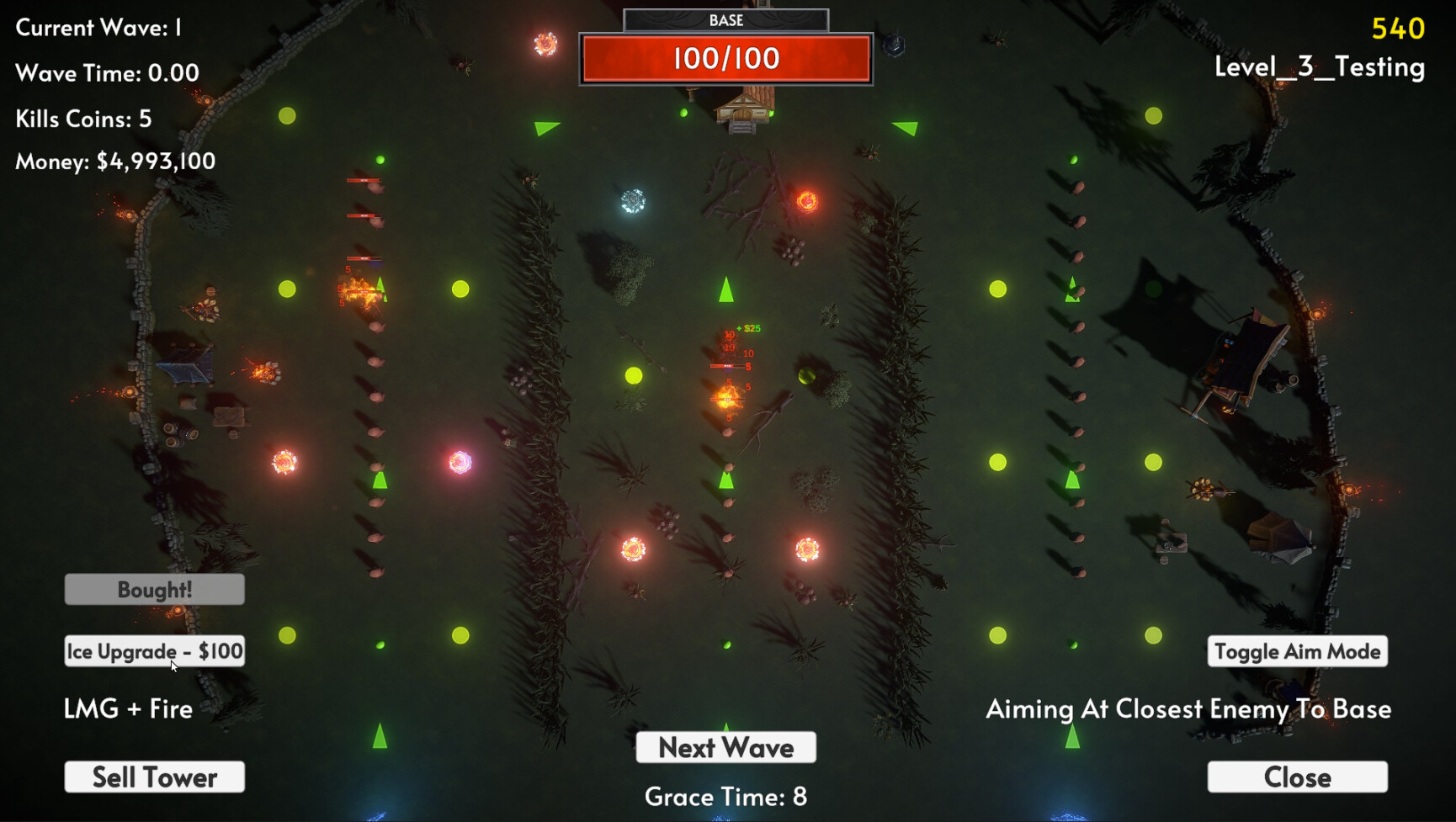Click the green spawn arrow below the base
The height and width of the screenshot is (822, 1456).
pos(725,290)
